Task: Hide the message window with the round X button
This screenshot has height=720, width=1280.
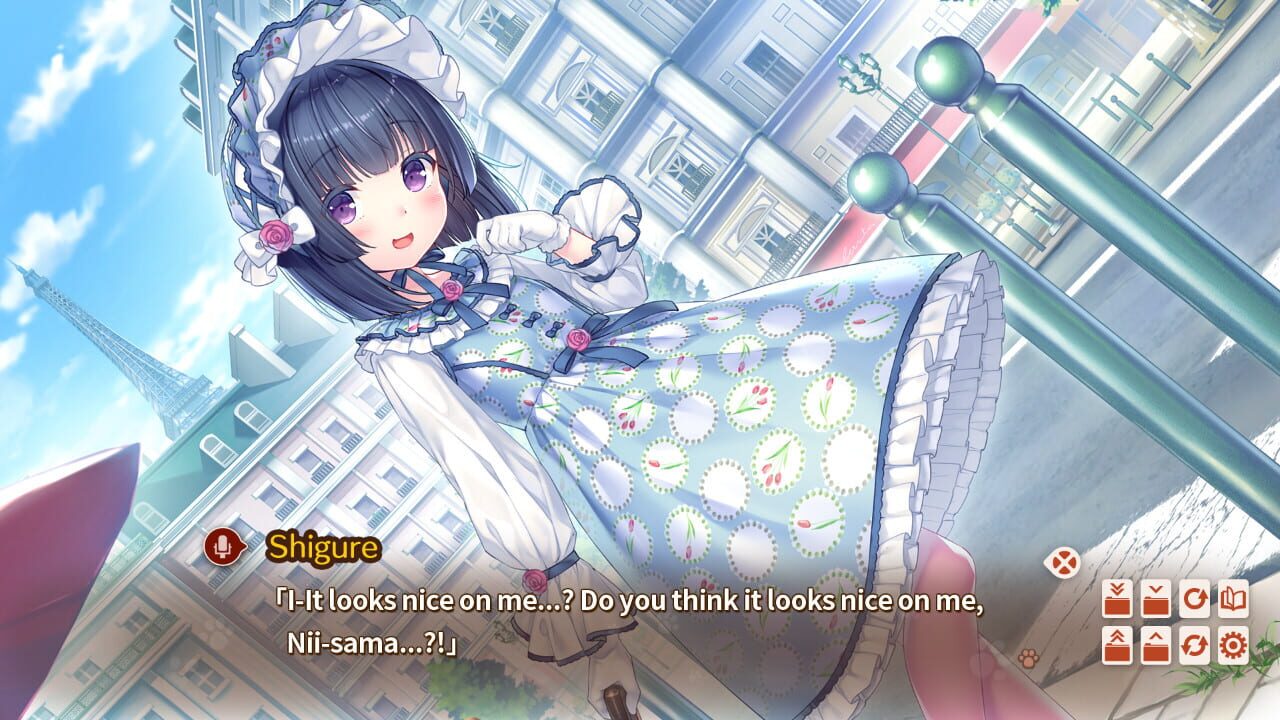Action: (1064, 562)
